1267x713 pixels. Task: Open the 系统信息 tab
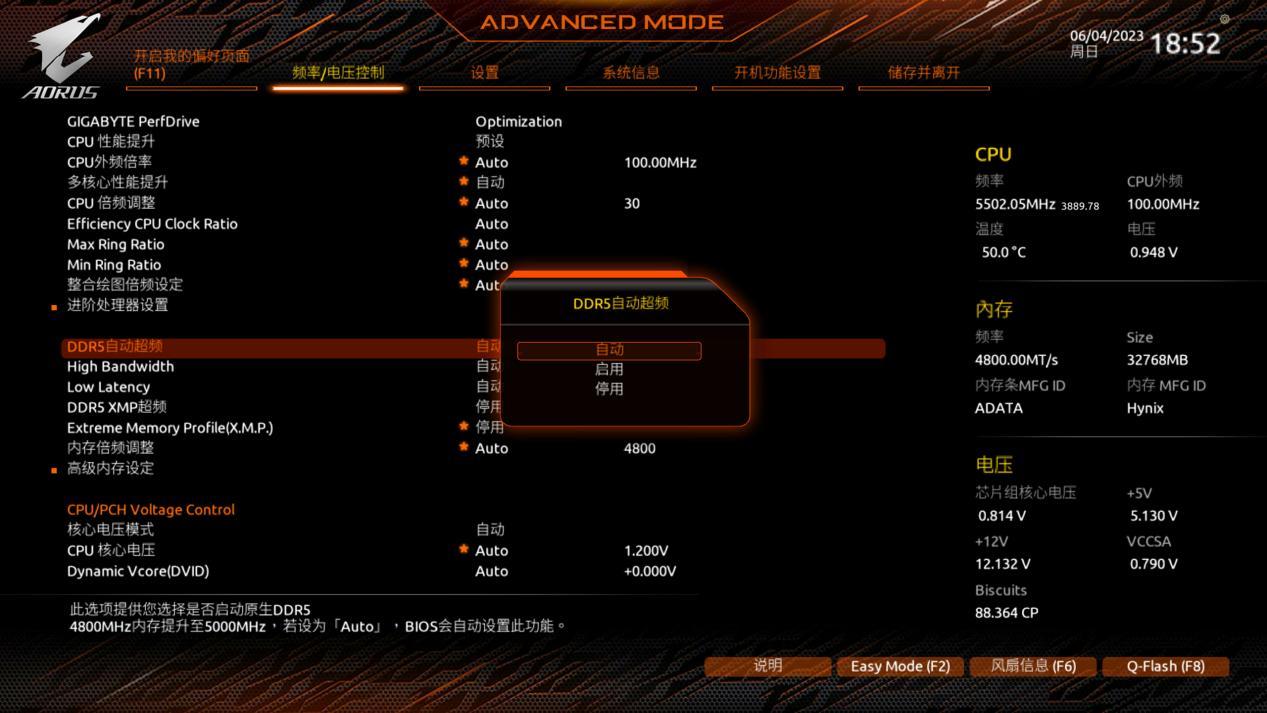[x=631, y=72]
